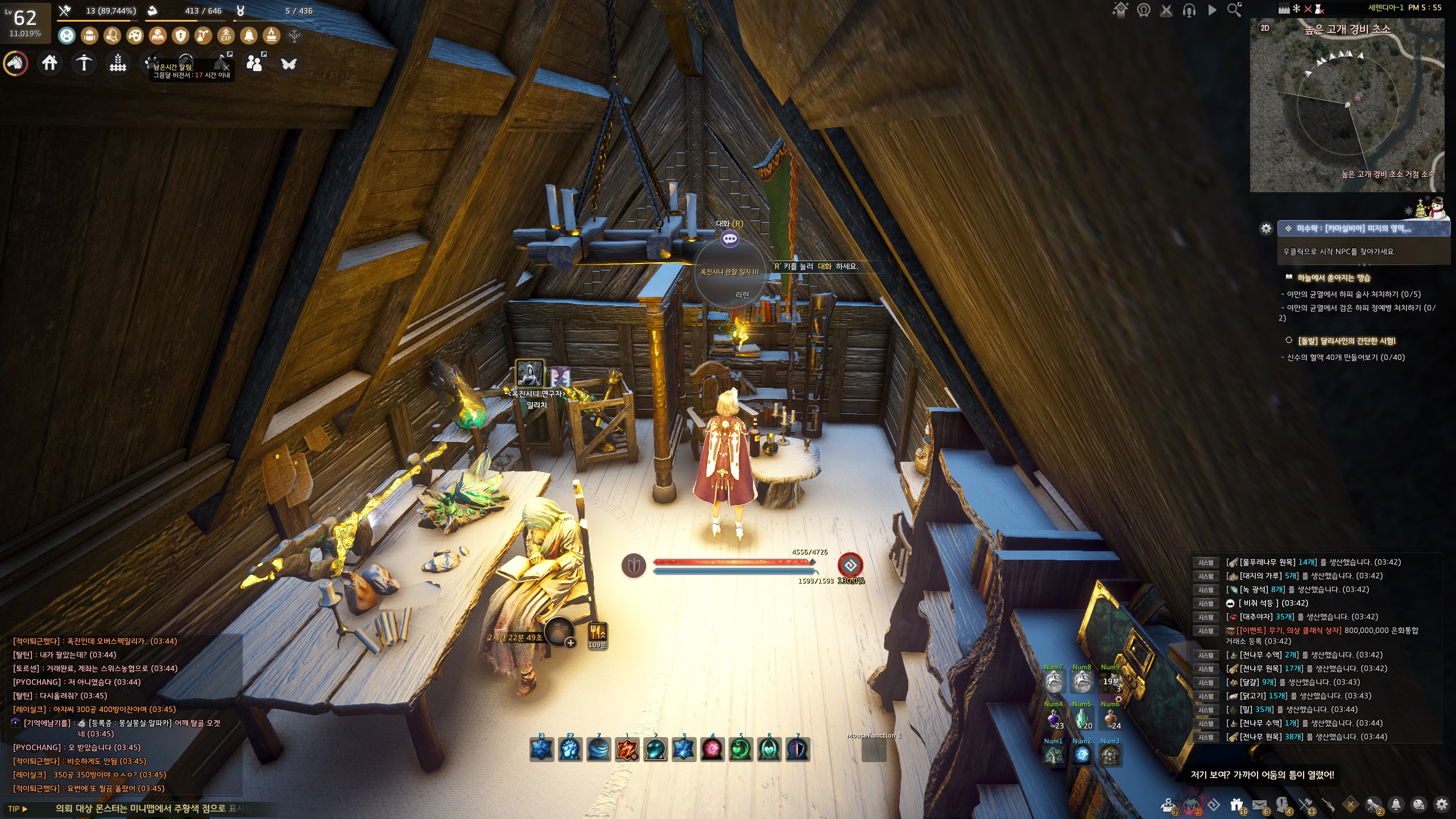The image size is (1456, 819).
Task: Close the remaining-time alert popup
Action: click(226, 67)
